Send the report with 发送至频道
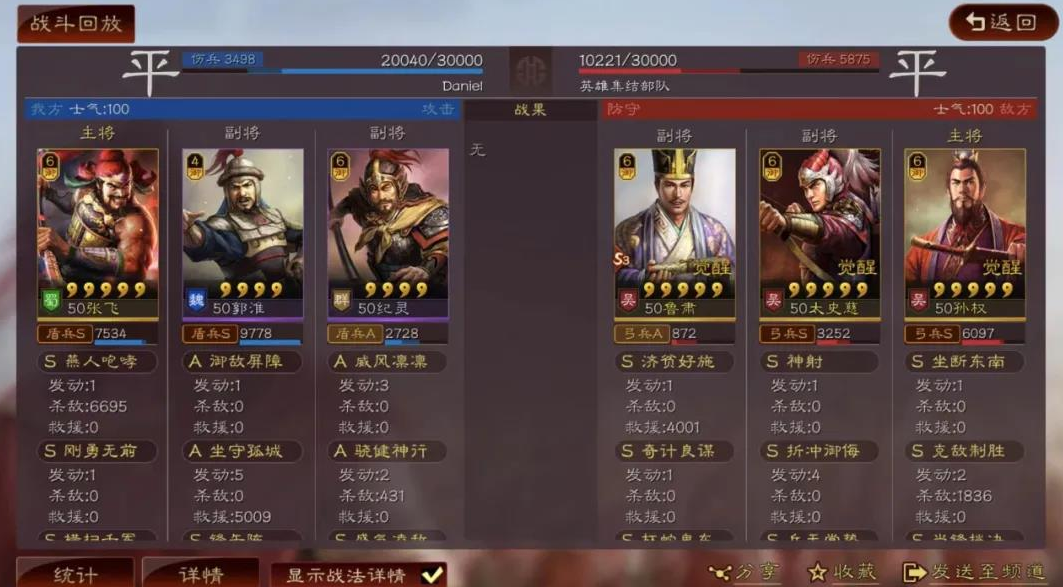Viewport: 1063px width, 587px height. point(973,572)
